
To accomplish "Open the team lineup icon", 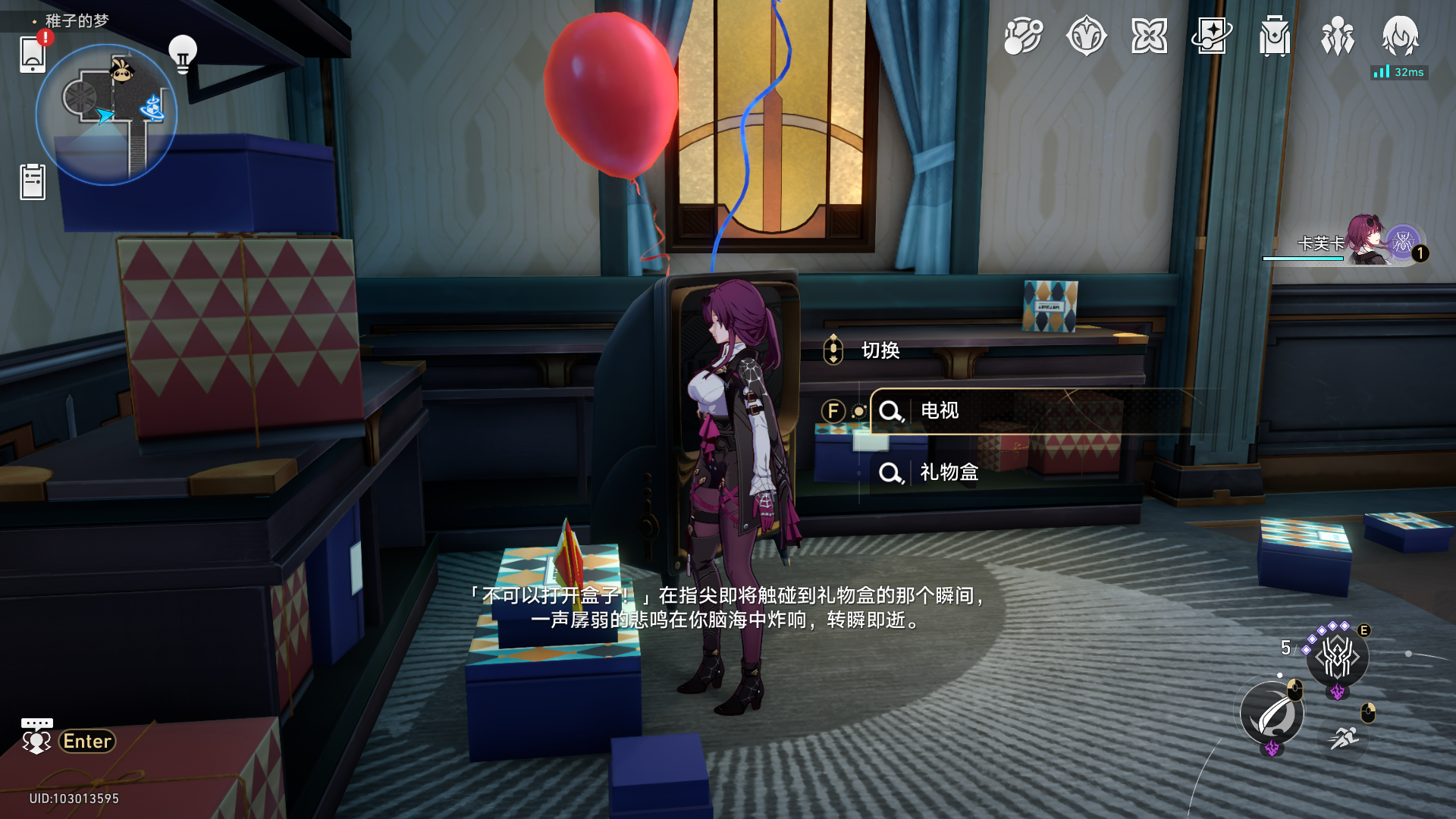I will (x=1337, y=36).
